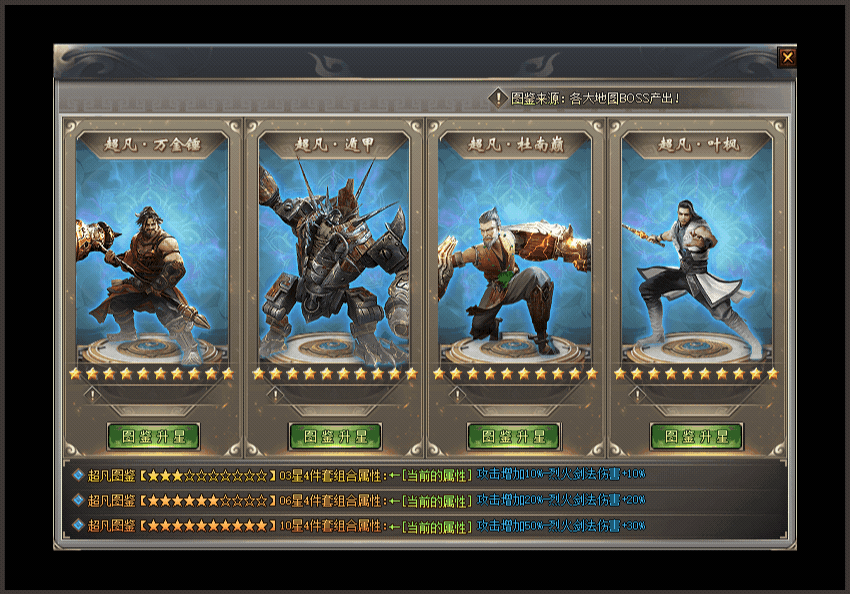Activate 图鉴升星 for 超凡·杜南巅
850x594 pixels.
point(514,437)
